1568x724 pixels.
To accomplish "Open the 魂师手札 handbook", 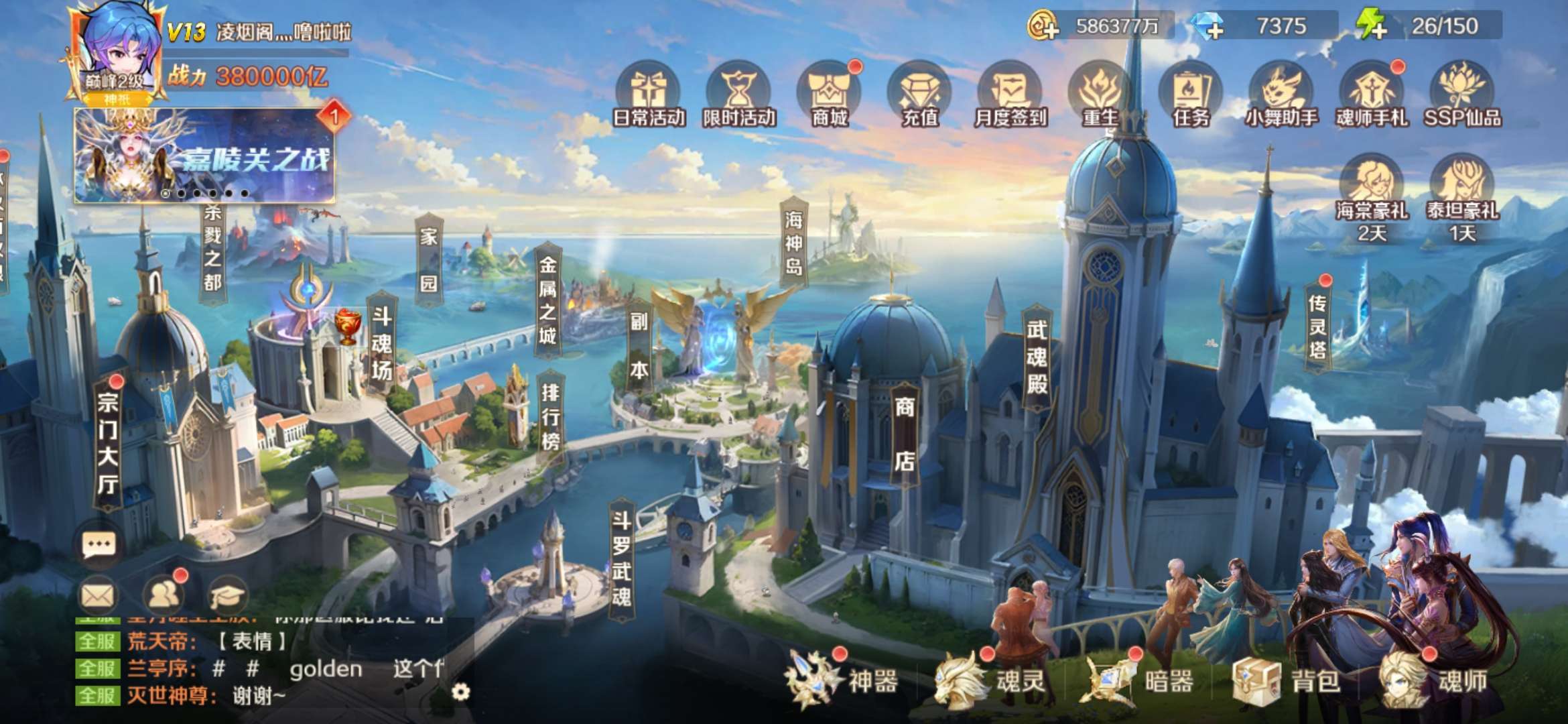I will (1372, 94).
